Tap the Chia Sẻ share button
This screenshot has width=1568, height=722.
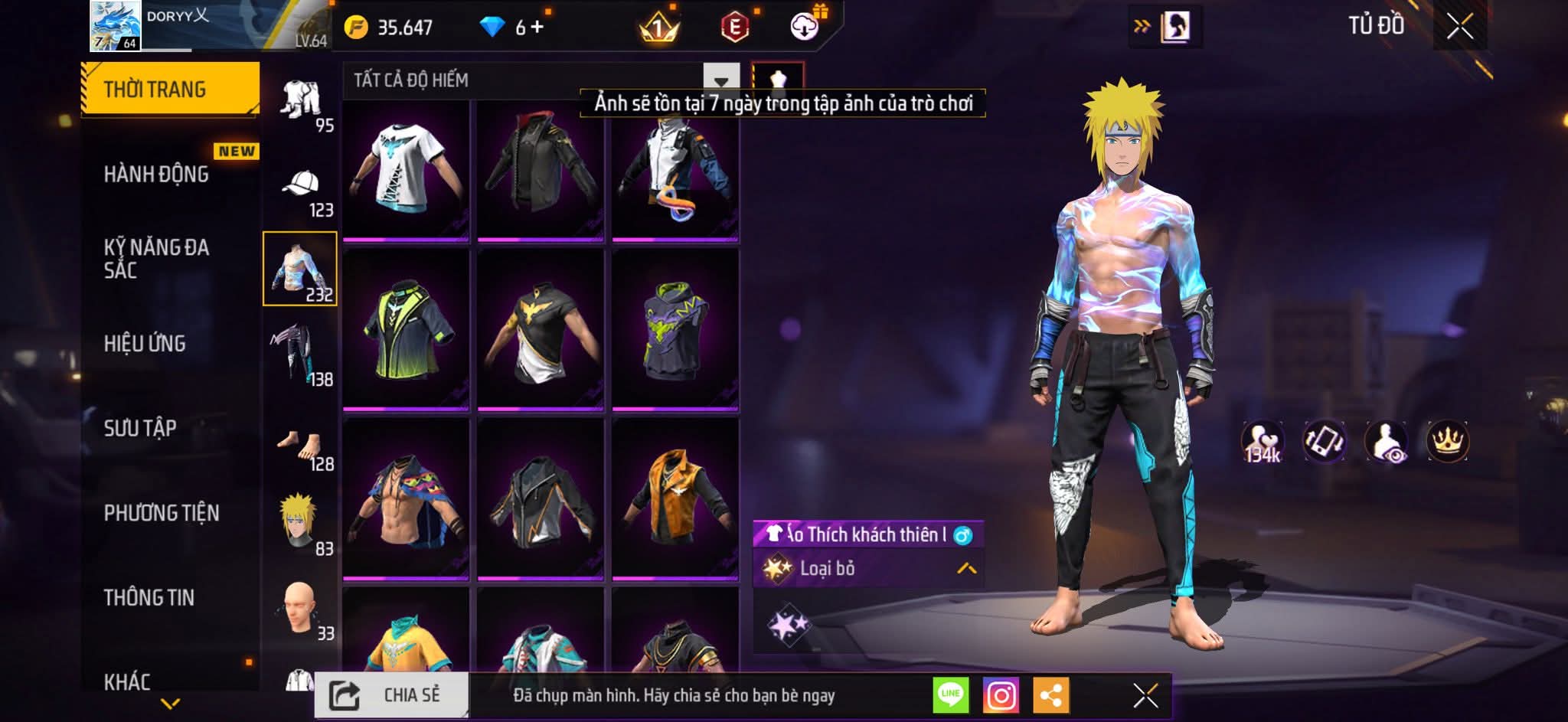[x=391, y=695]
